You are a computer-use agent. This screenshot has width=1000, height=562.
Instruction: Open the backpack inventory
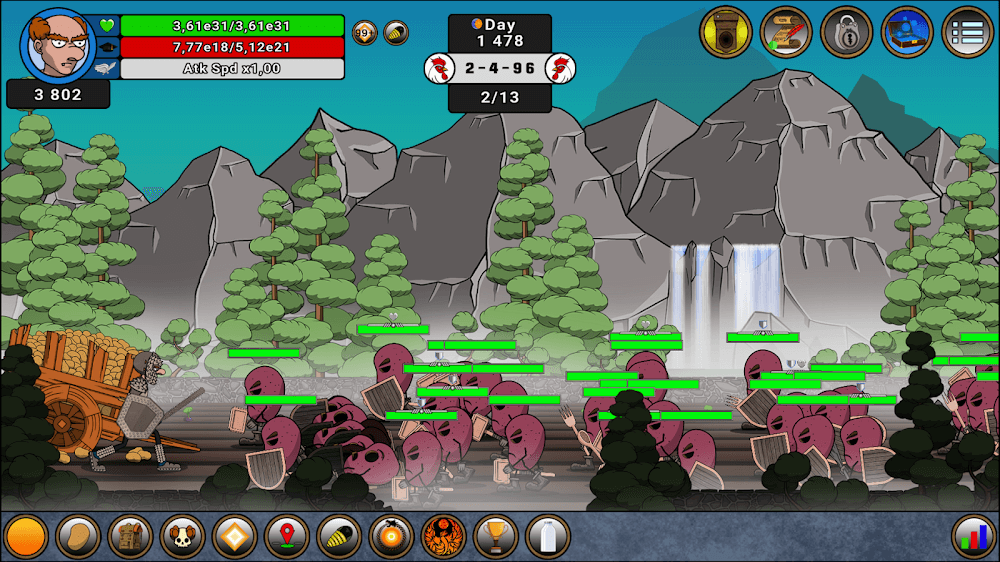(129, 536)
